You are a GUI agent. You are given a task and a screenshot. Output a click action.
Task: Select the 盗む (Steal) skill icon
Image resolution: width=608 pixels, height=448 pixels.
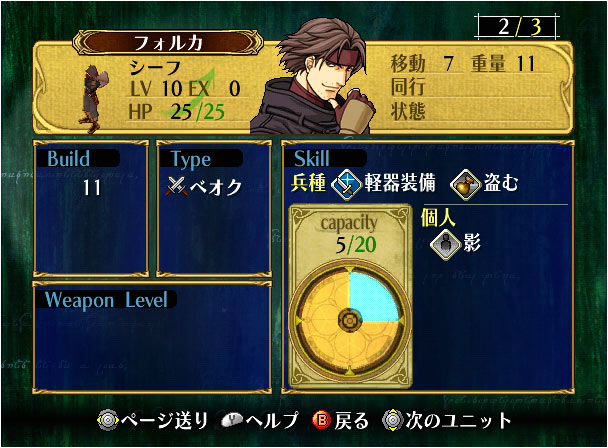(x=463, y=183)
